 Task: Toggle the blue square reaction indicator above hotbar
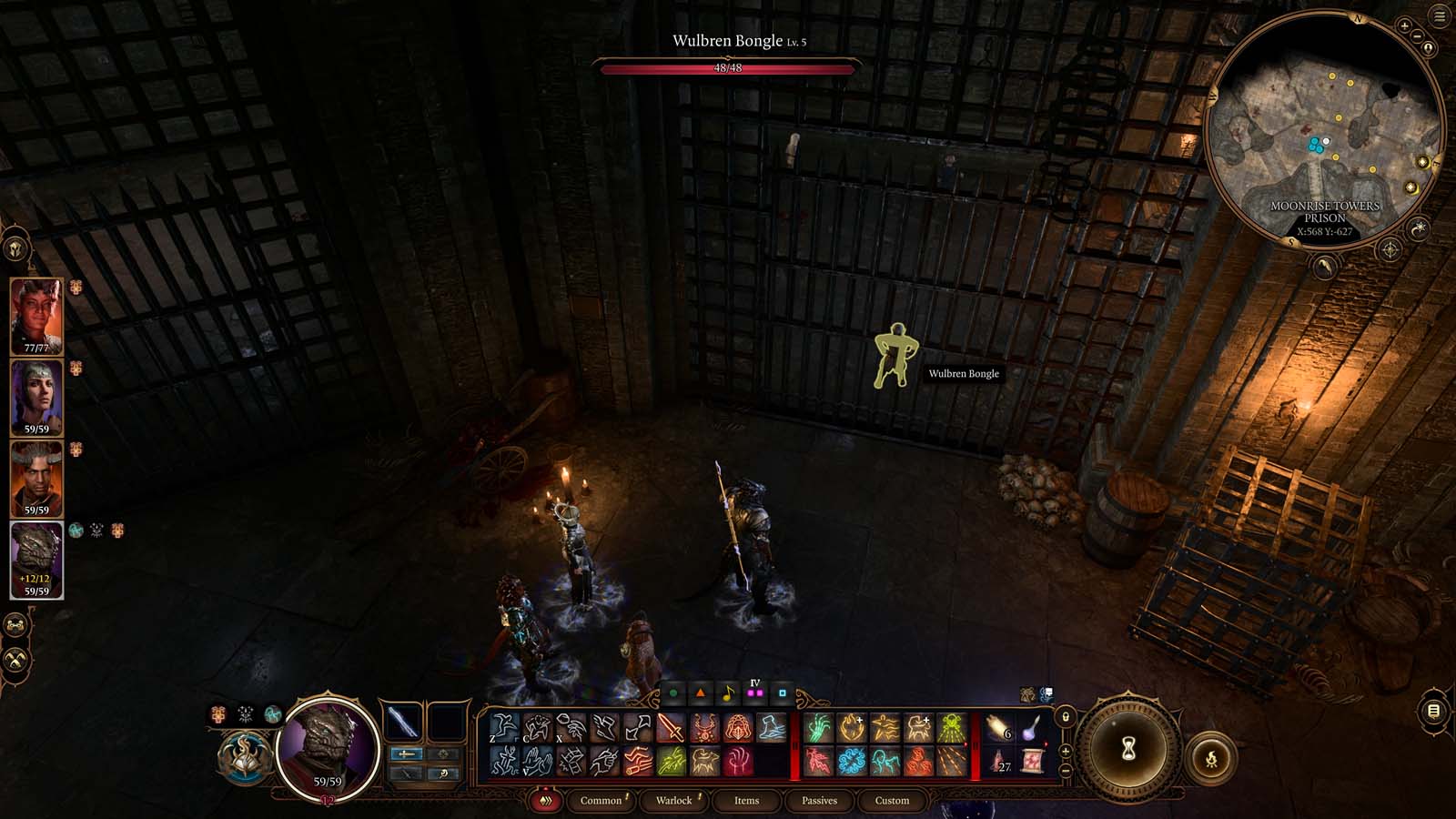[x=783, y=693]
